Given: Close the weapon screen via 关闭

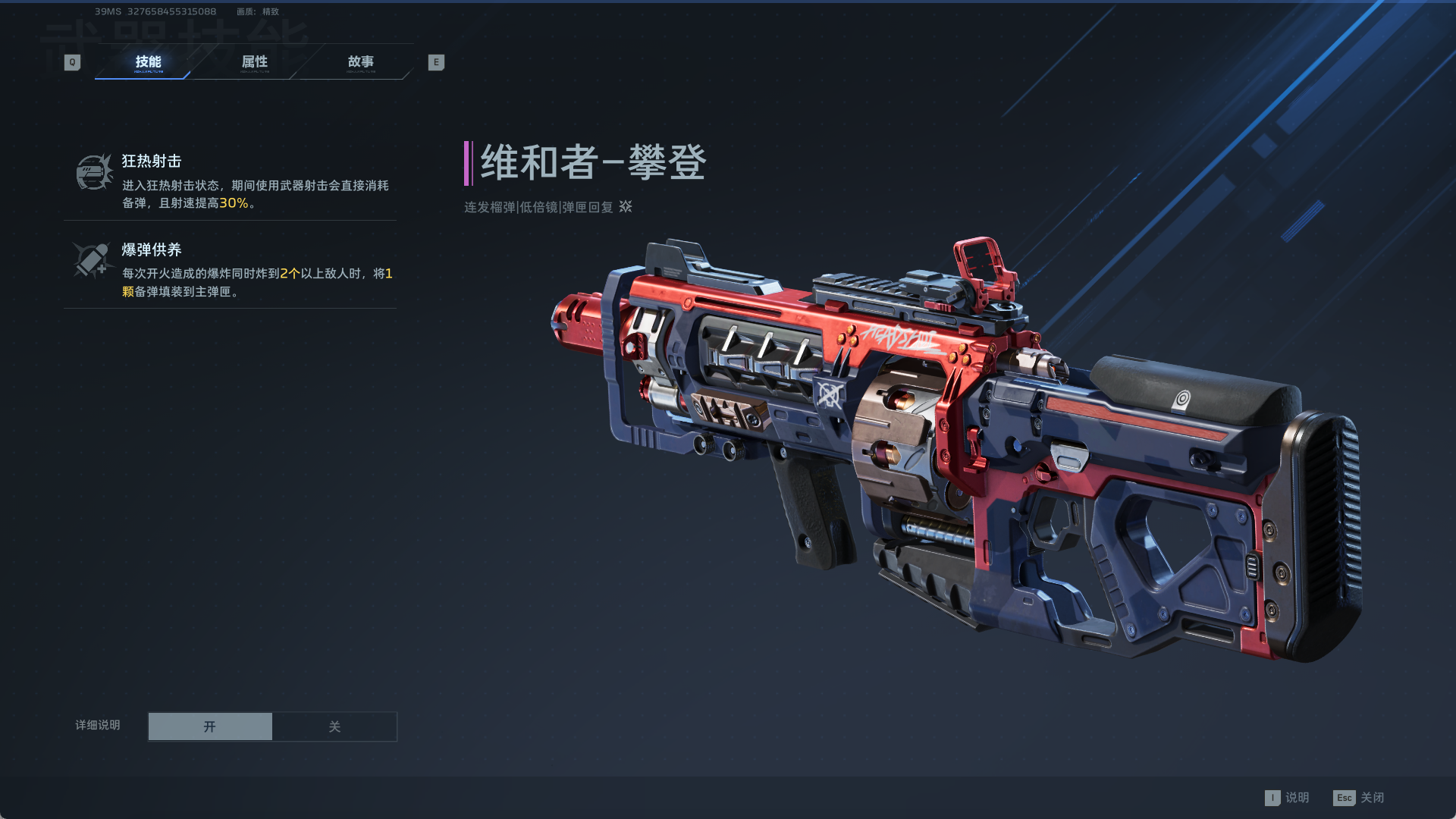Looking at the screenshot, I should 1359,798.
